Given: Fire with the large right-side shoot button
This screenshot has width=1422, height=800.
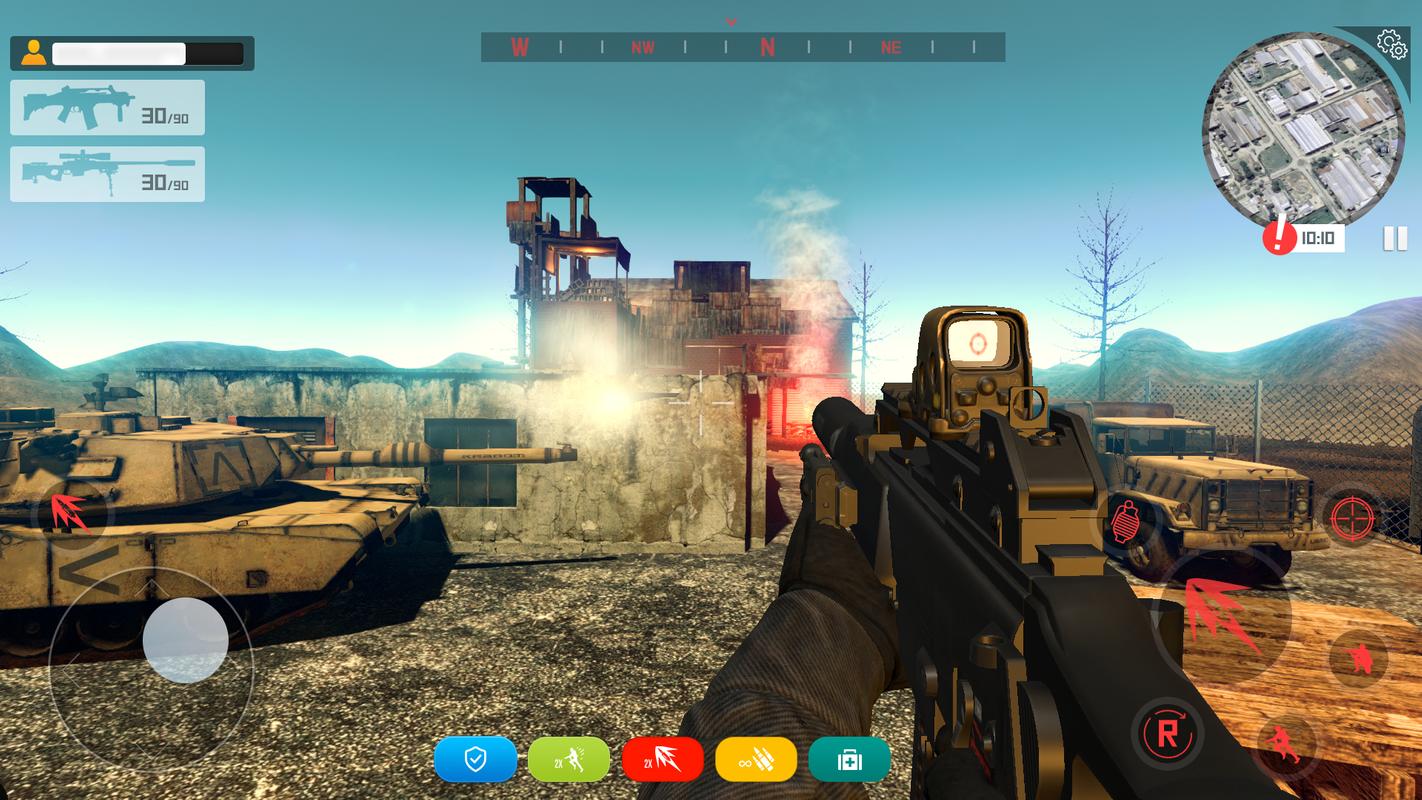Looking at the screenshot, I should [x=1221, y=614].
